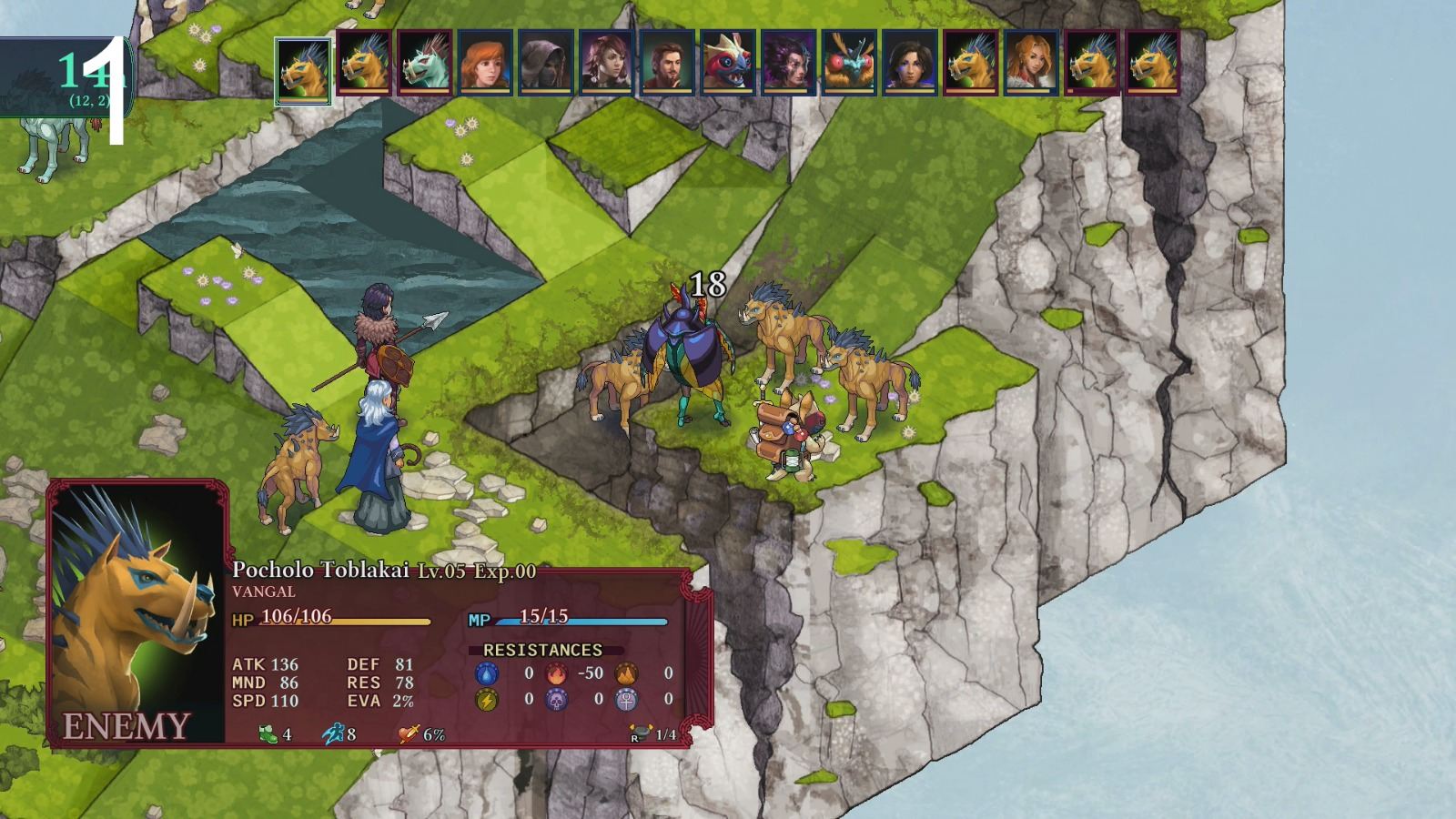The image size is (1456, 819).
Task: Click the ENEMY label on the info panel
Action: pyautogui.click(x=127, y=725)
